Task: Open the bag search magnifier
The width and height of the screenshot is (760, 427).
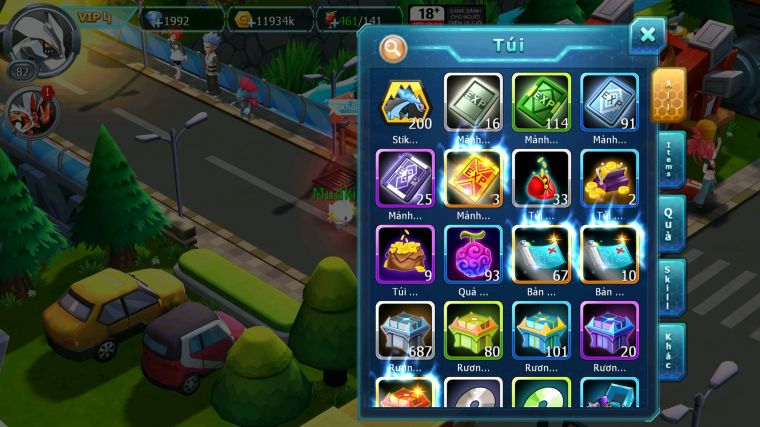Action: click(x=393, y=47)
